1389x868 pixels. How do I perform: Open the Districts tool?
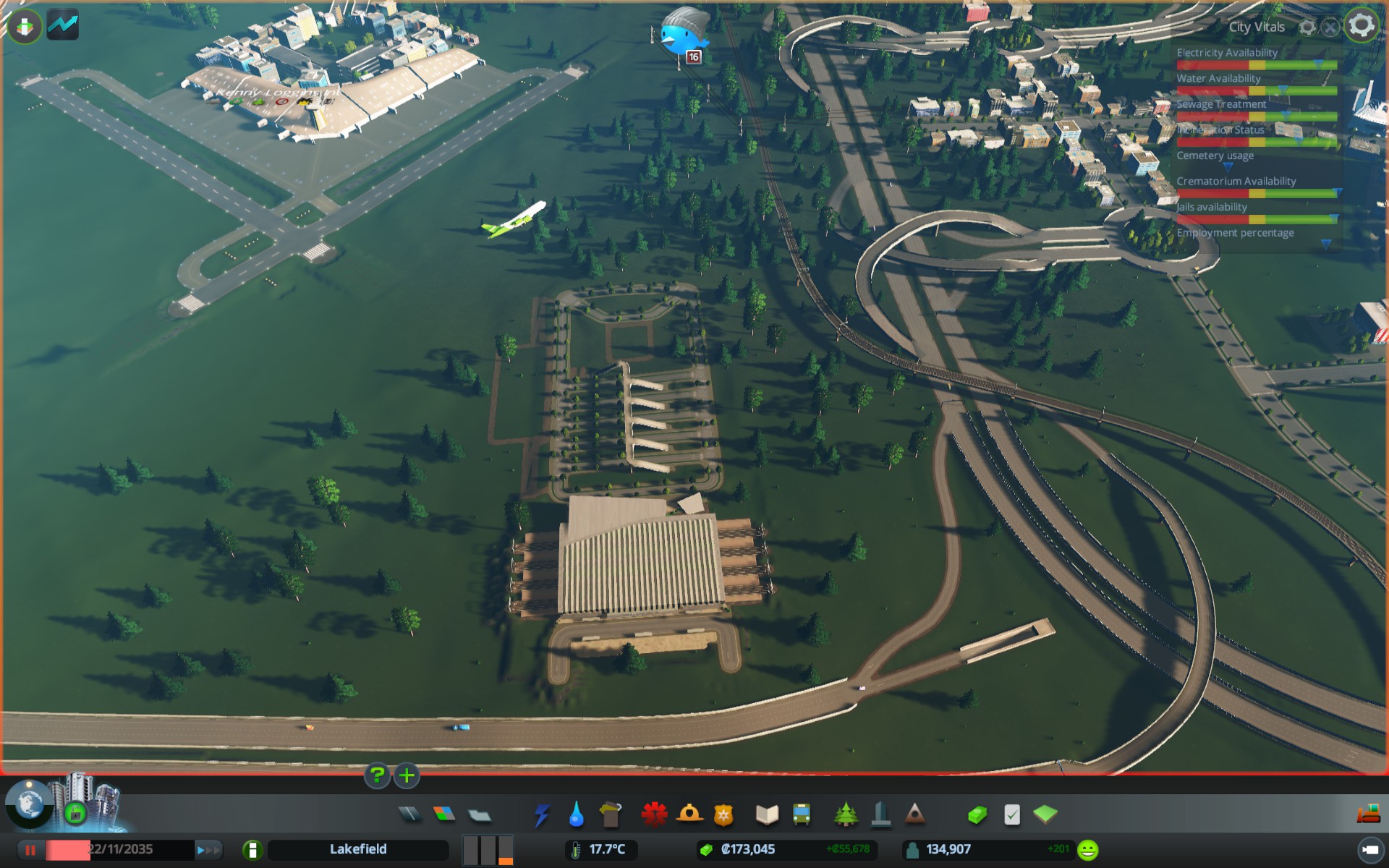479,815
